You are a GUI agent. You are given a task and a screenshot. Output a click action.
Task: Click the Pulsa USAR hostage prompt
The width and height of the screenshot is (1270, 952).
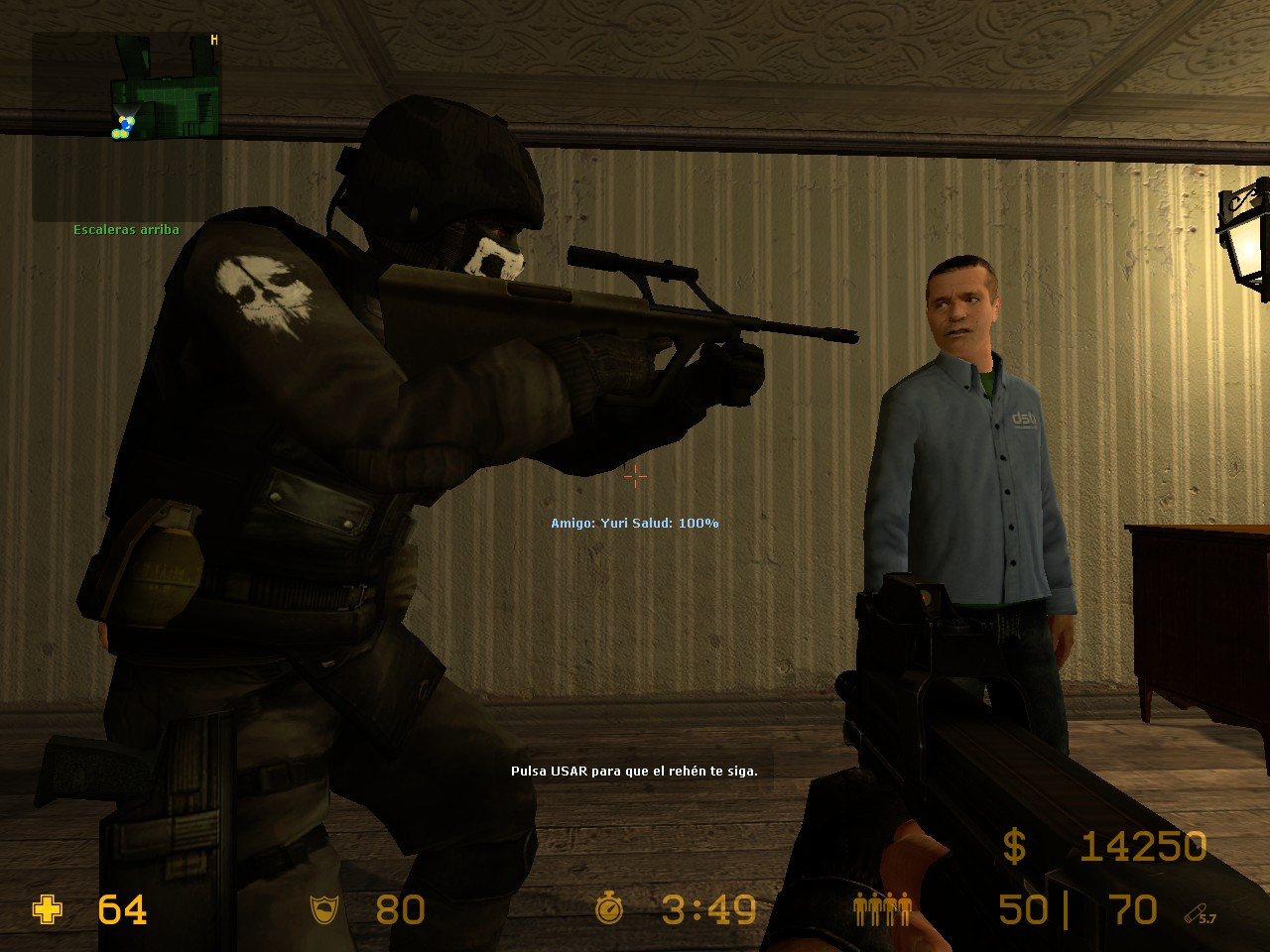pos(634,770)
